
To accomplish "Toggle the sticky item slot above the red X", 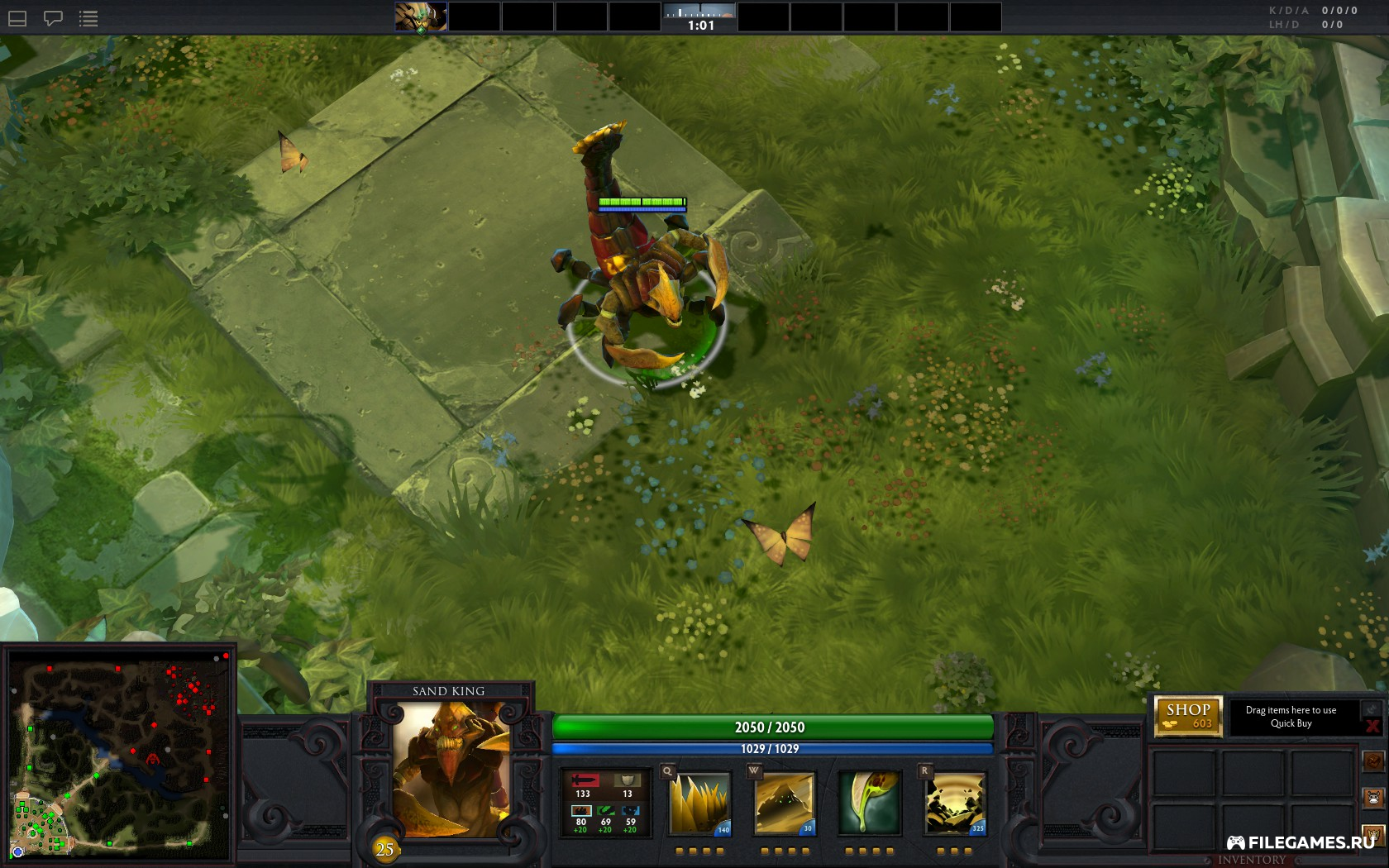I will (1372, 708).
